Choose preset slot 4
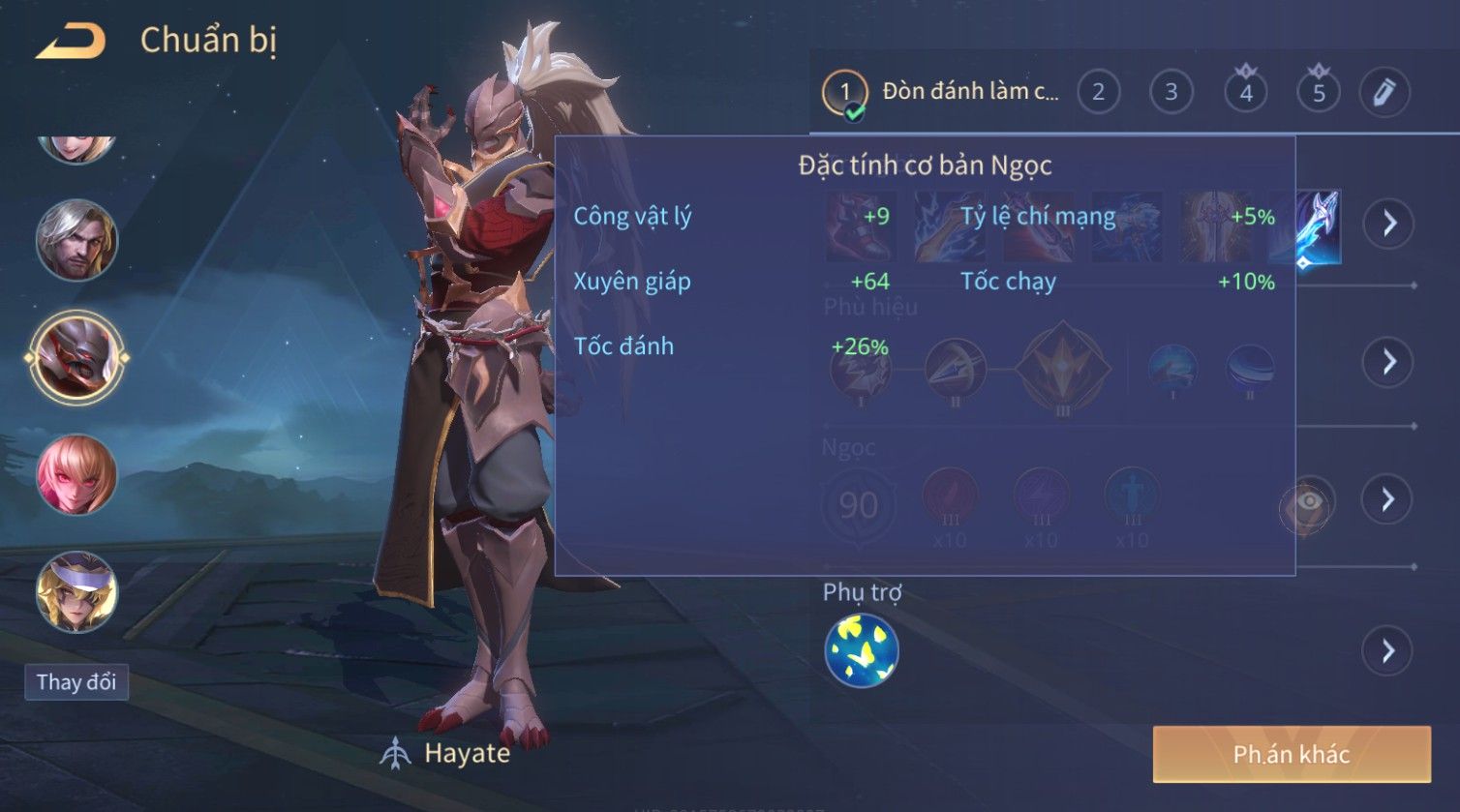This screenshot has width=1460, height=812. [x=1245, y=93]
